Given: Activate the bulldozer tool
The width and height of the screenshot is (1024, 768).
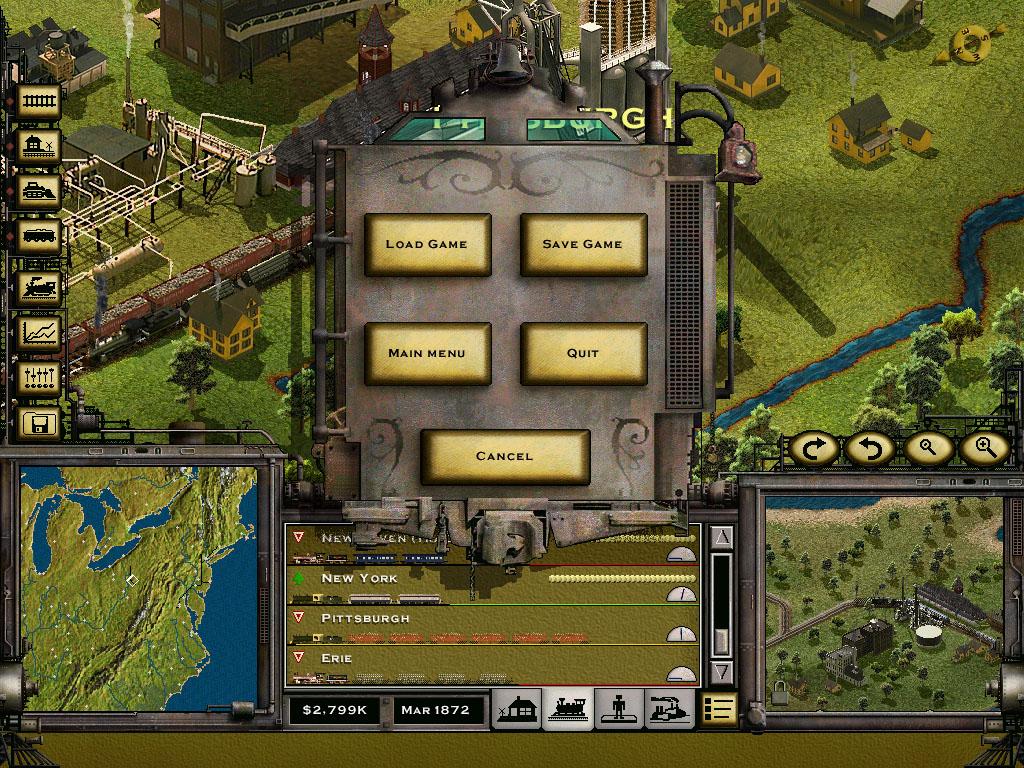Looking at the screenshot, I should (41, 192).
